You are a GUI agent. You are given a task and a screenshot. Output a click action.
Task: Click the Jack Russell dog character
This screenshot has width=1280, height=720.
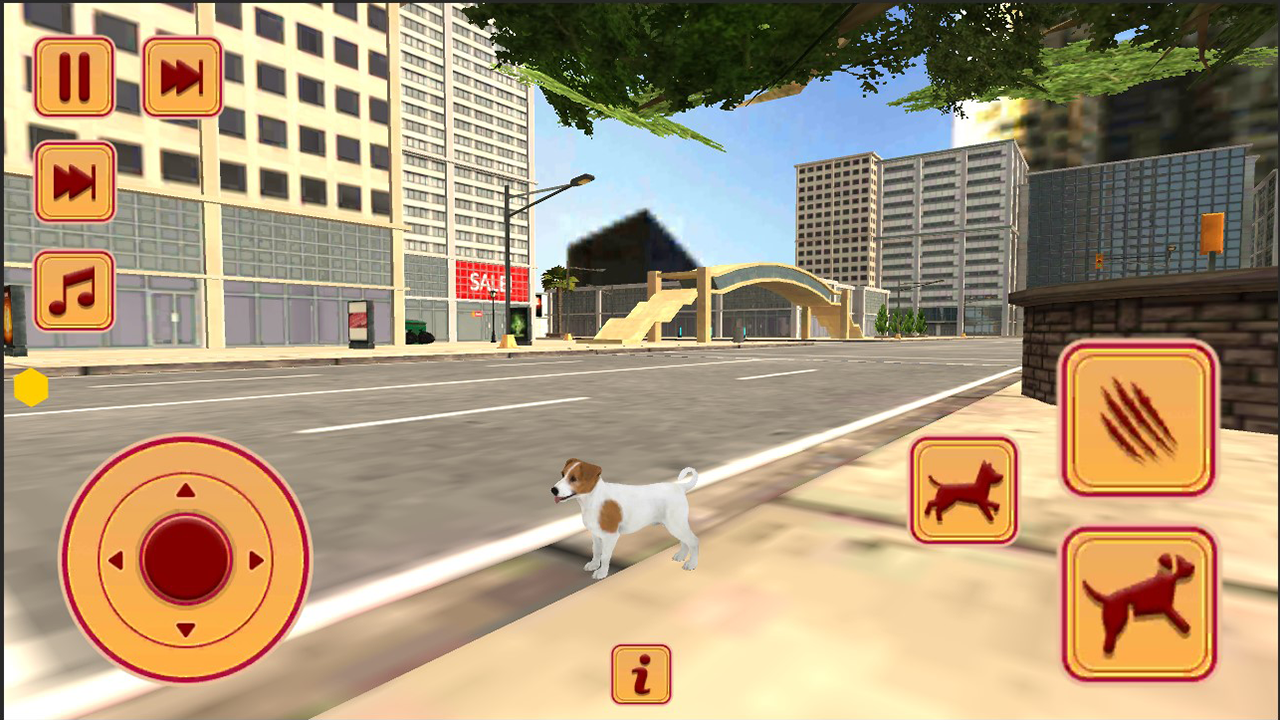625,510
